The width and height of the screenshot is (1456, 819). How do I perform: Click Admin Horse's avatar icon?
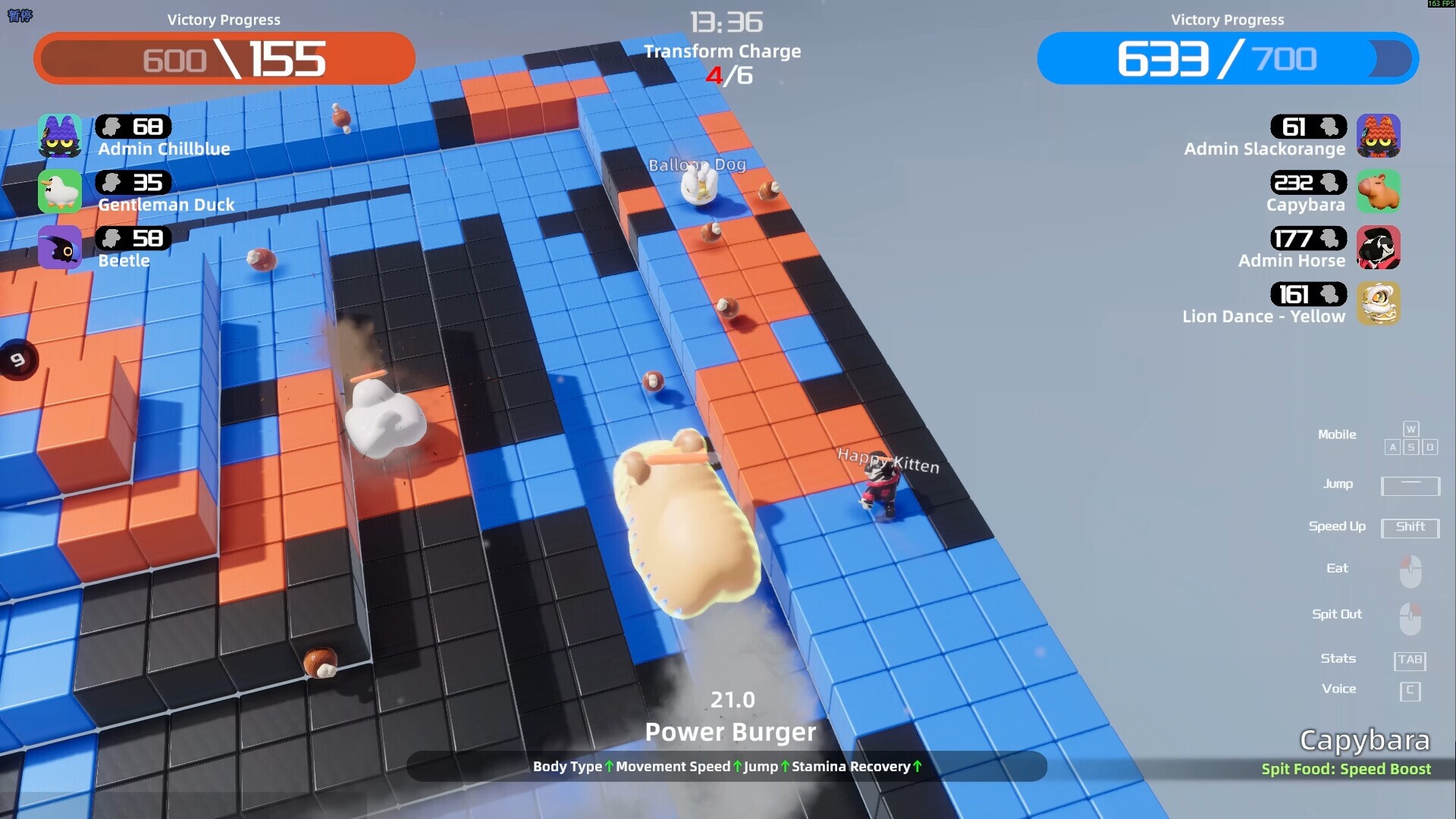coord(1379,248)
